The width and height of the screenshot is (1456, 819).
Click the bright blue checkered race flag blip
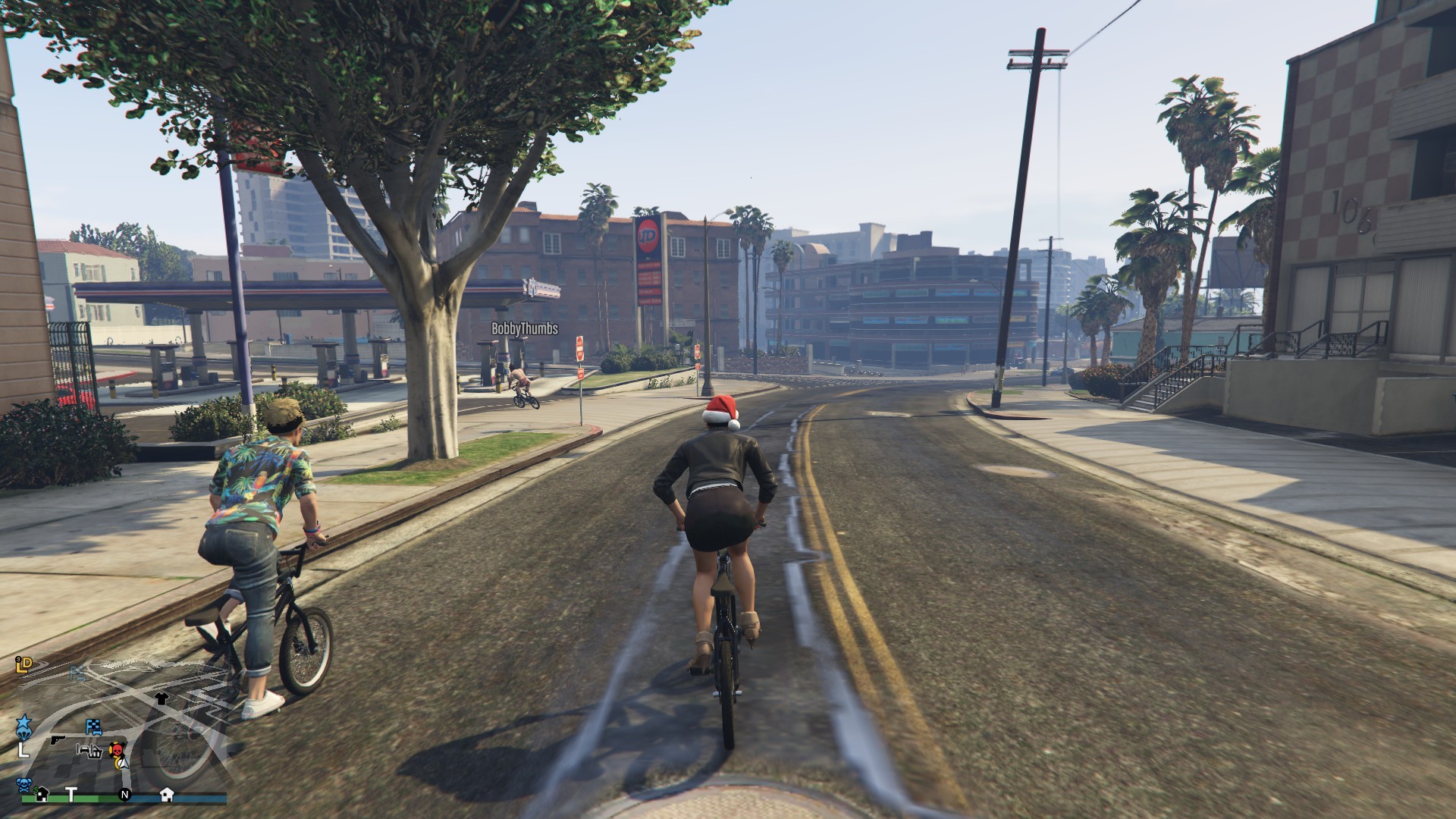(93, 726)
